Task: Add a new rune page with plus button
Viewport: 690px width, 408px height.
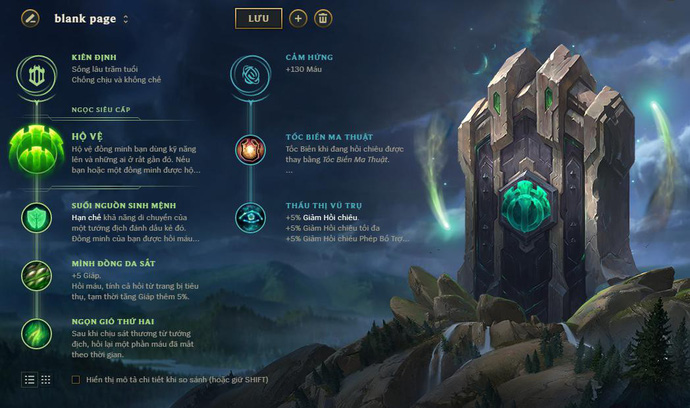Action: (x=298, y=18)
